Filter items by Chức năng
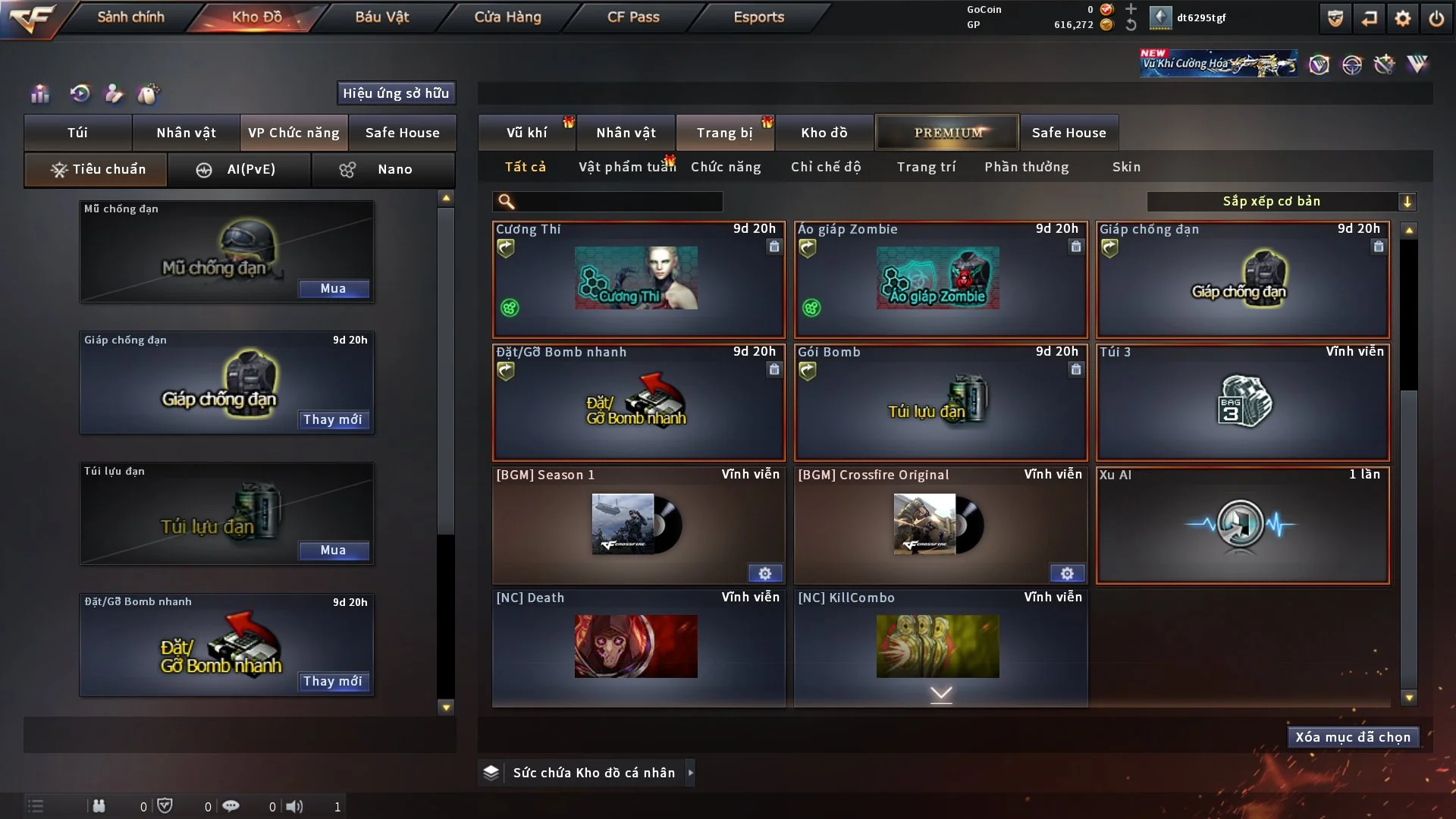Screen dimensions: 1456x819 (726, 167)
